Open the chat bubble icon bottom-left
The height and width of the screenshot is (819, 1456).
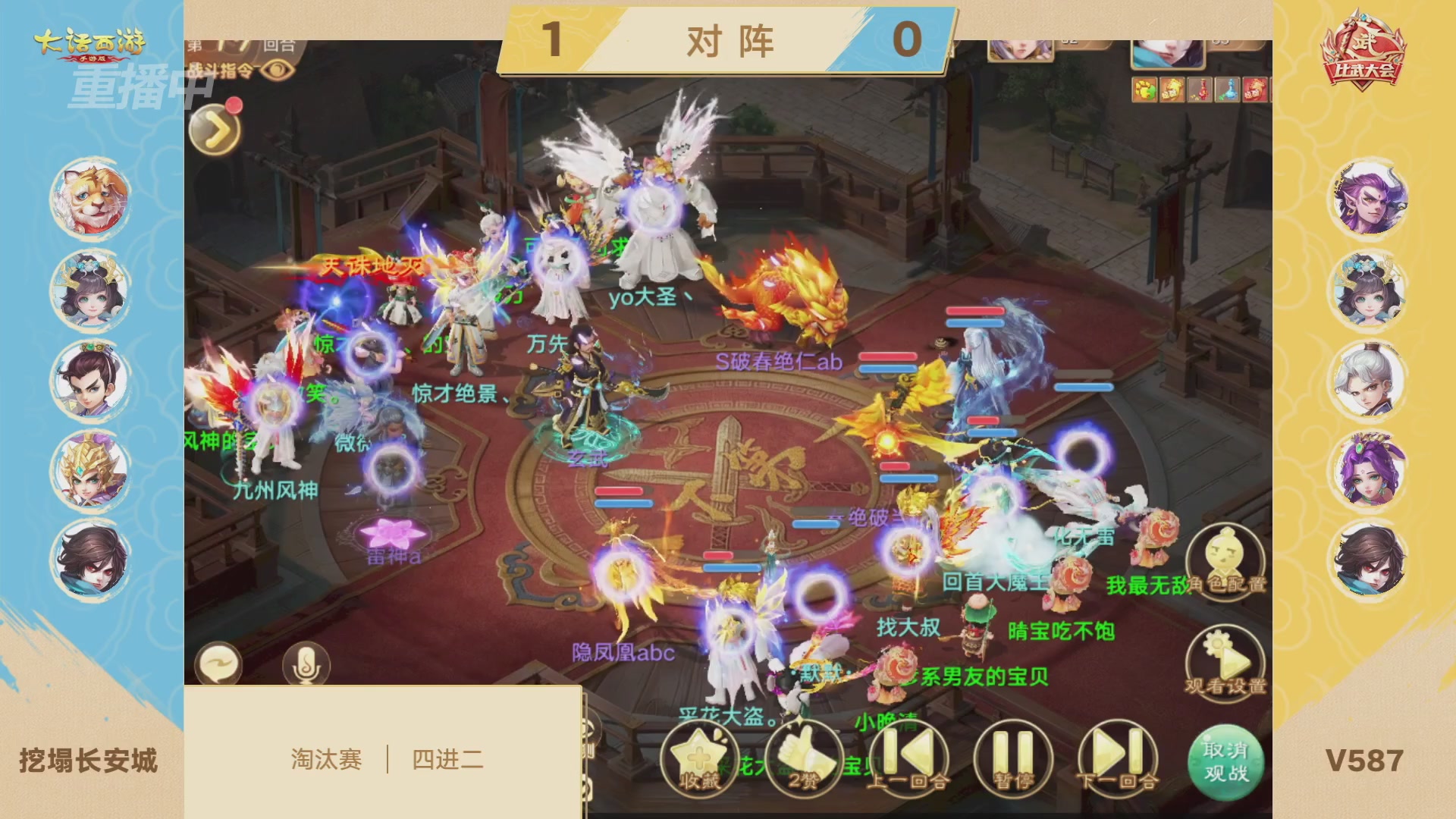point(219,662)
